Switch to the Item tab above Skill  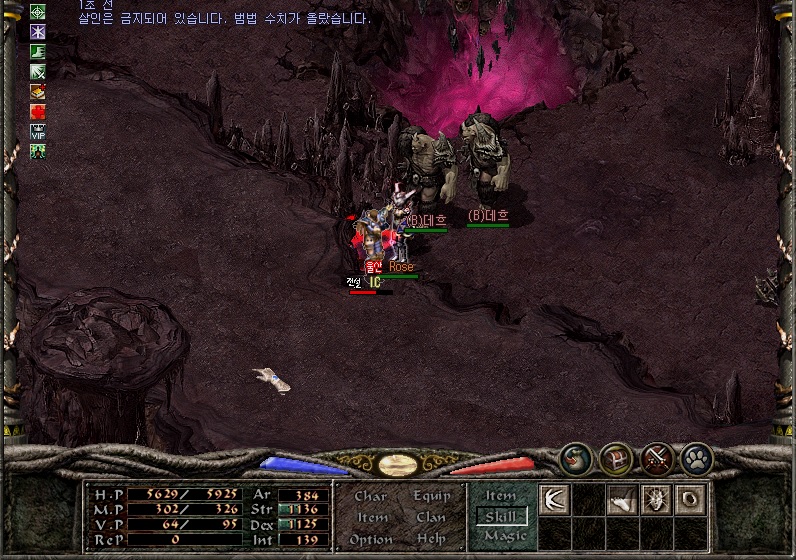pyautogui.click(x=501, y=496)
